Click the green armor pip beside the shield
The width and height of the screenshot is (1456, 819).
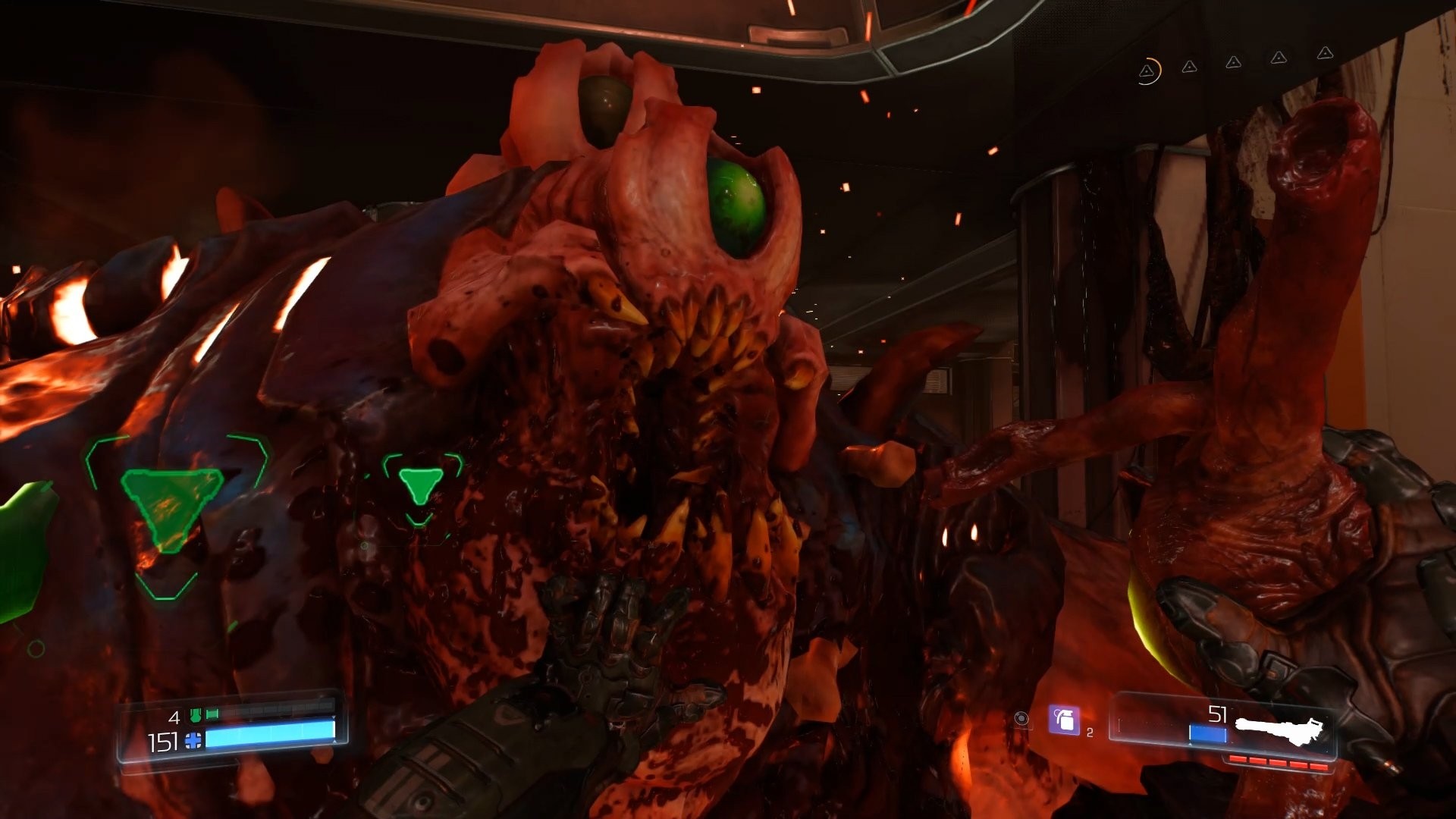tap(212, 714)
